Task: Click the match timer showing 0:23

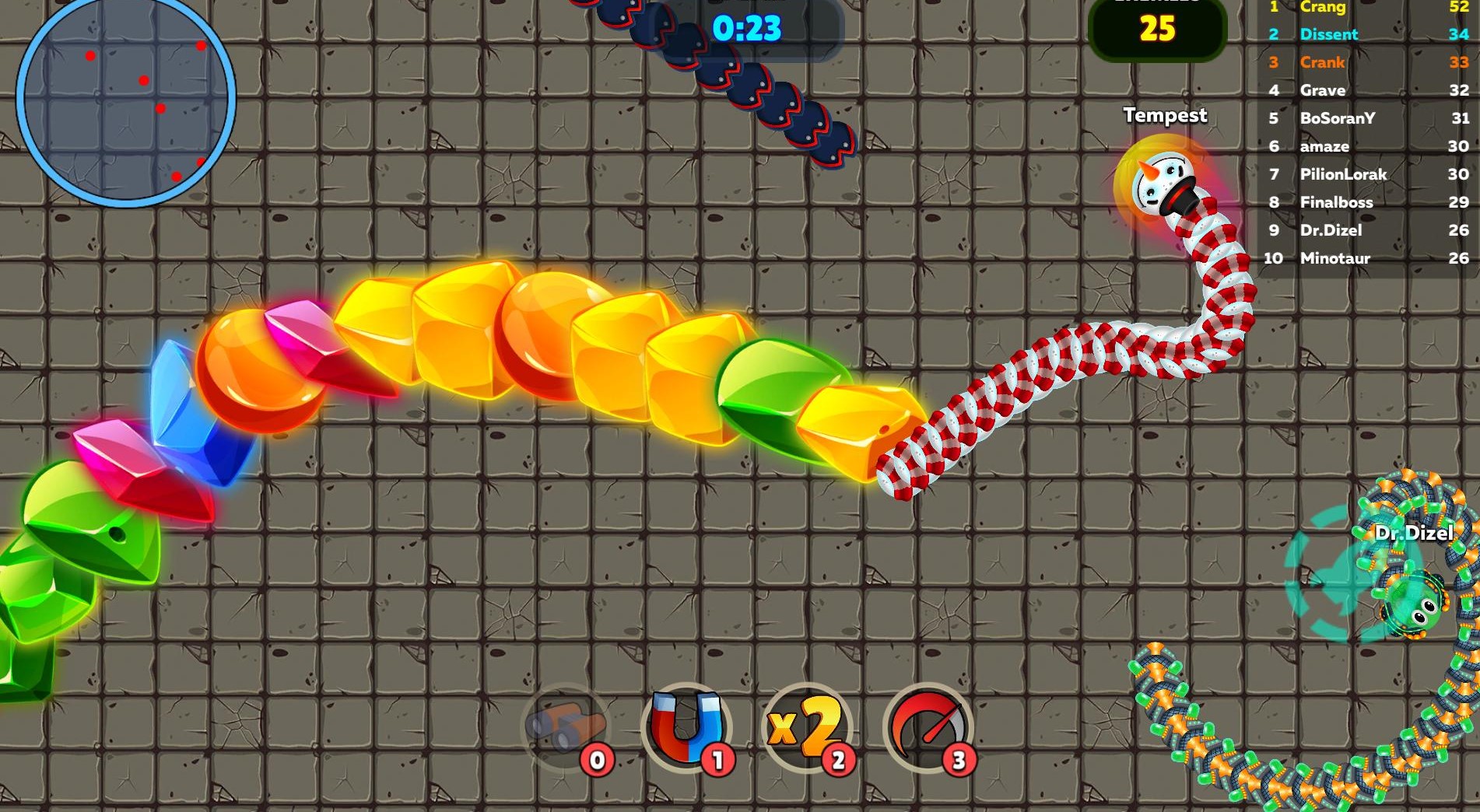Action: point(746,30)
